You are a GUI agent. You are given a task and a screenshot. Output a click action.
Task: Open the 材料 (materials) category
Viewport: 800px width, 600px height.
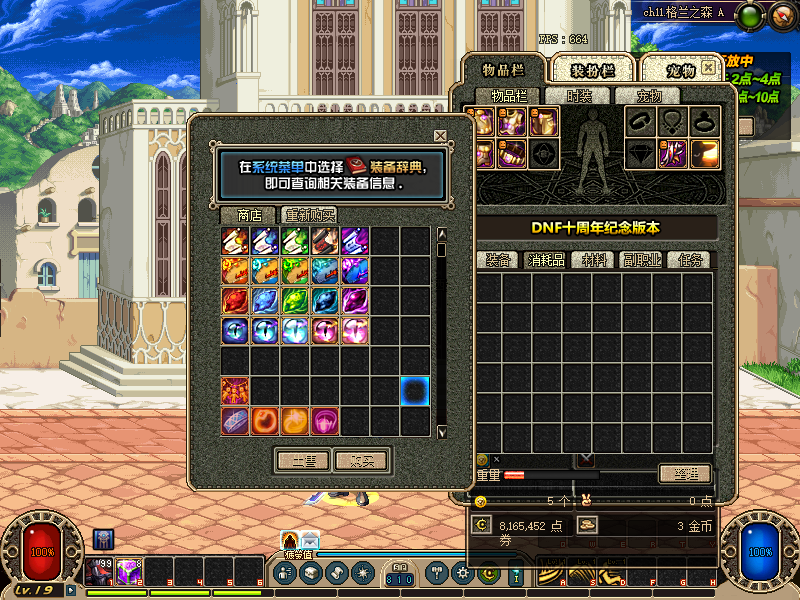pos(594,260)
